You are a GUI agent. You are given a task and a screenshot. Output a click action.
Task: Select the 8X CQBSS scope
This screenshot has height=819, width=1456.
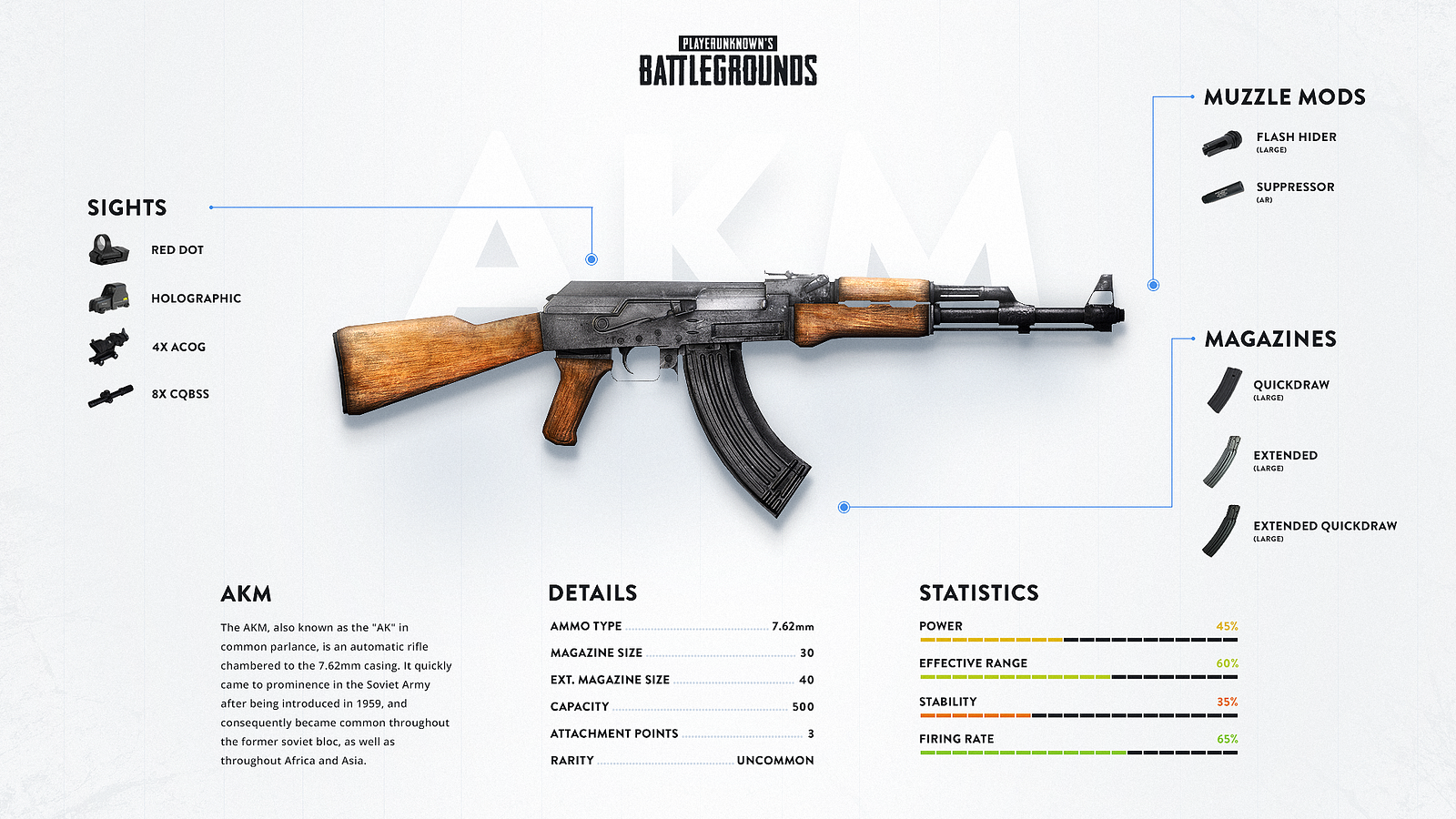[110, 396]
